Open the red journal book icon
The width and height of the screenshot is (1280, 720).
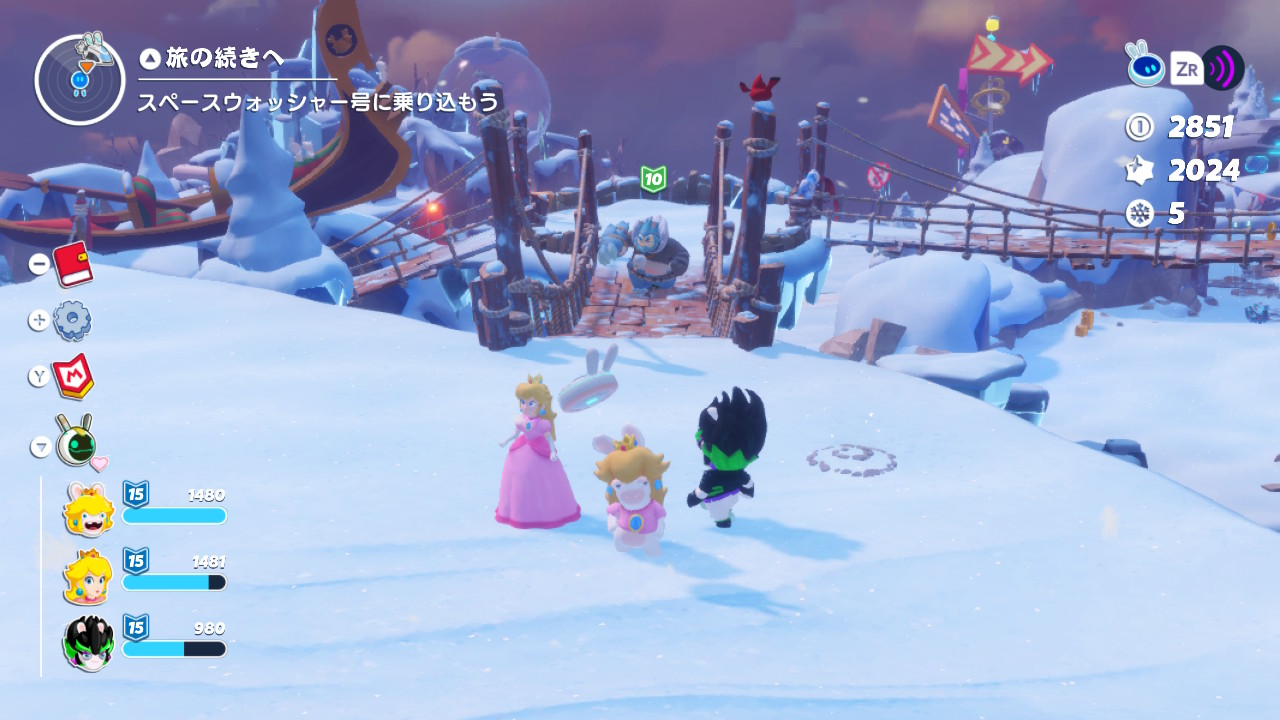[72, 264]
